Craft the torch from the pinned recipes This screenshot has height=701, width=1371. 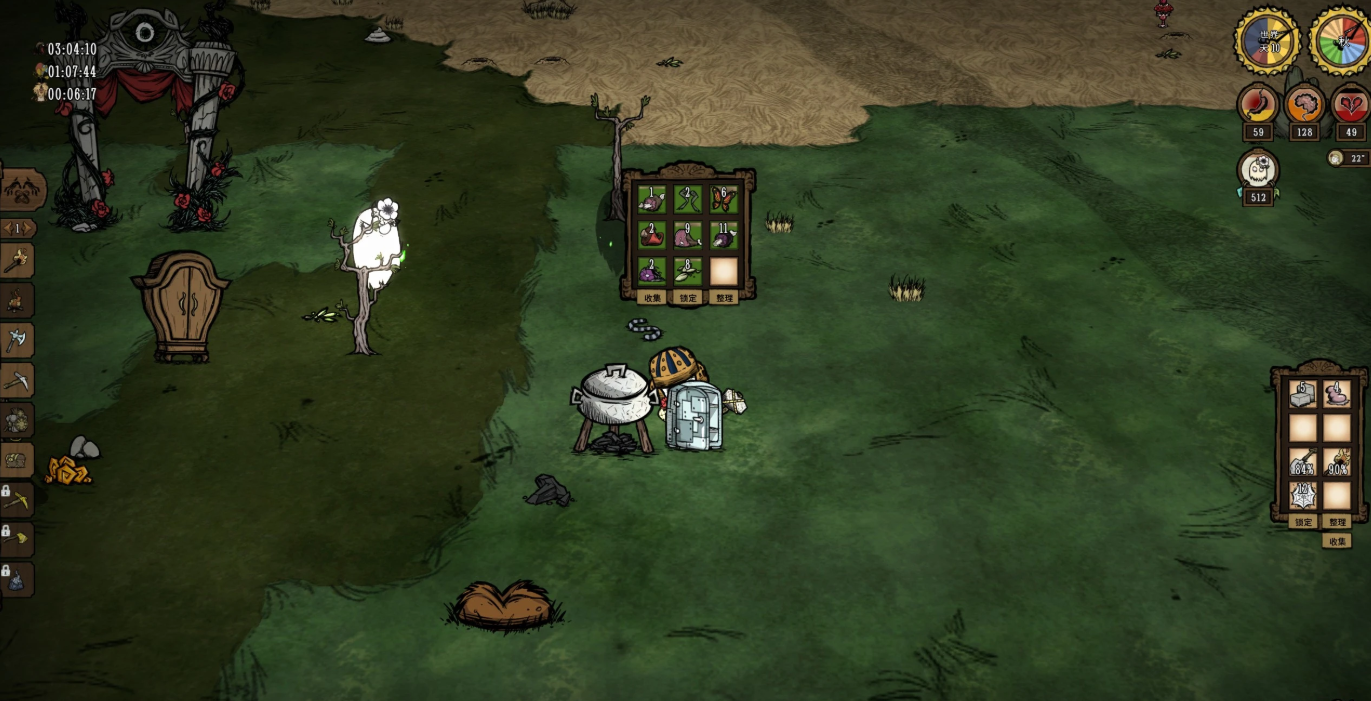pos(17,261)
